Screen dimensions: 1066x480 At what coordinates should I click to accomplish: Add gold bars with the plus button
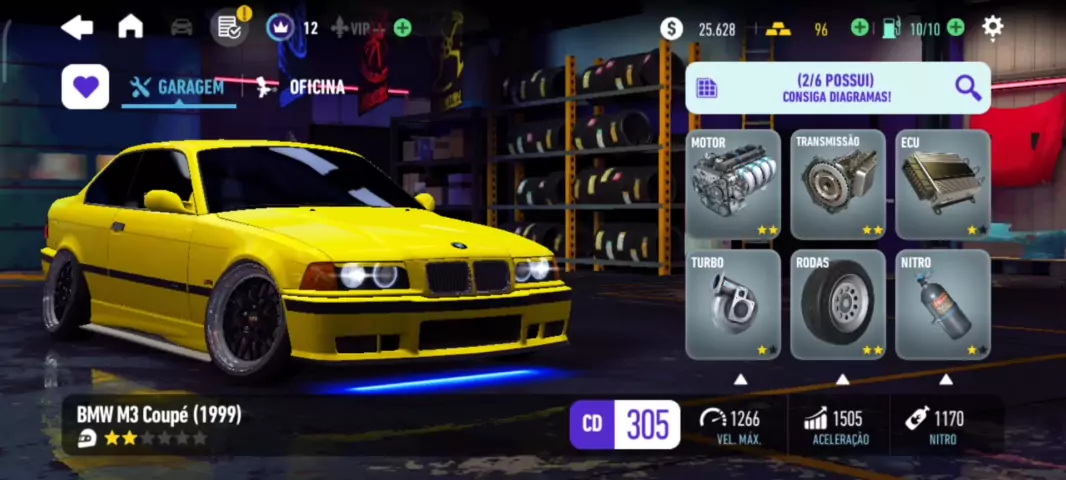point(859,28)
